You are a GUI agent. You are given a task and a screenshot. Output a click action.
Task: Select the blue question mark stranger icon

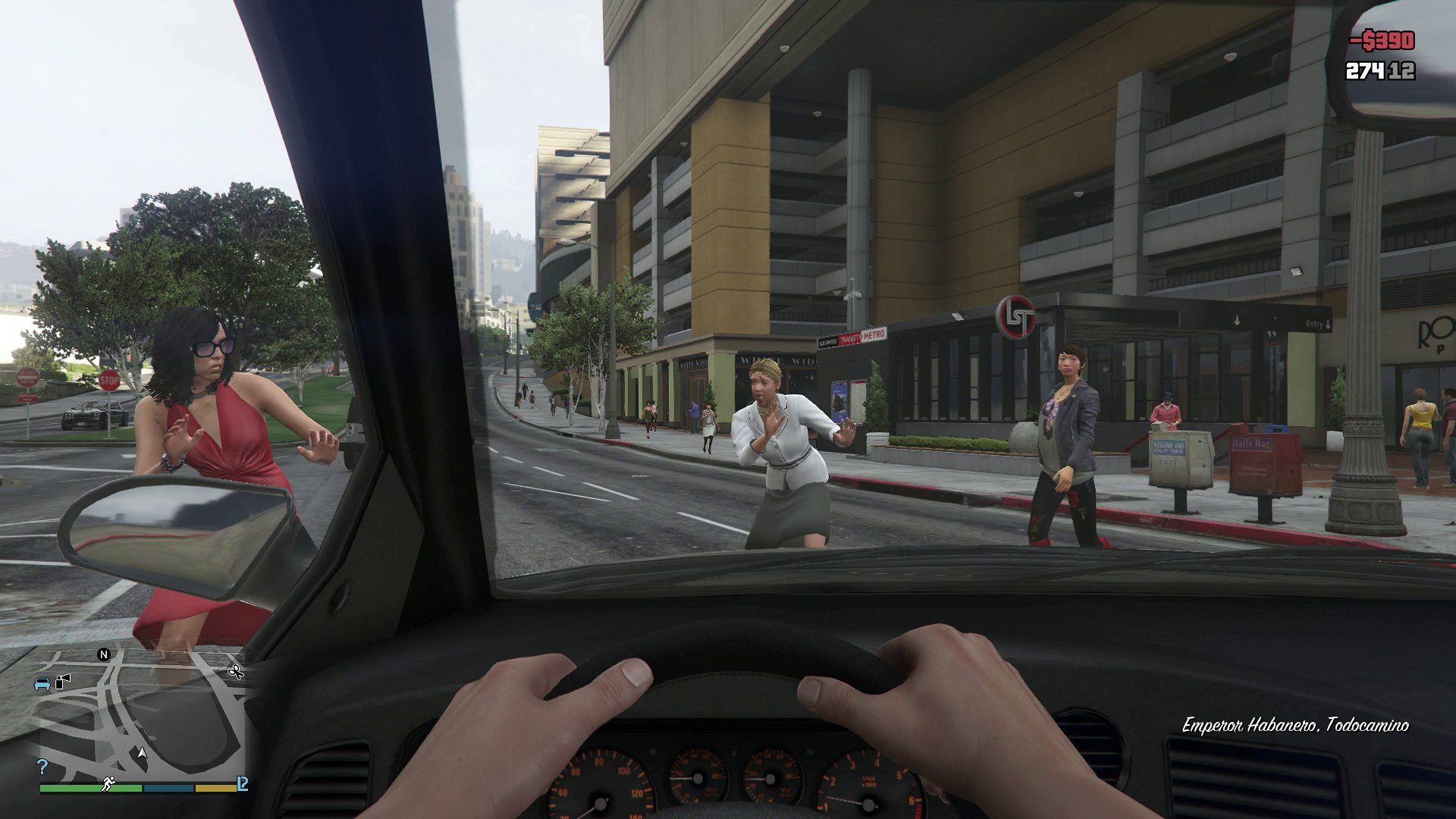(x=42, y=766)
